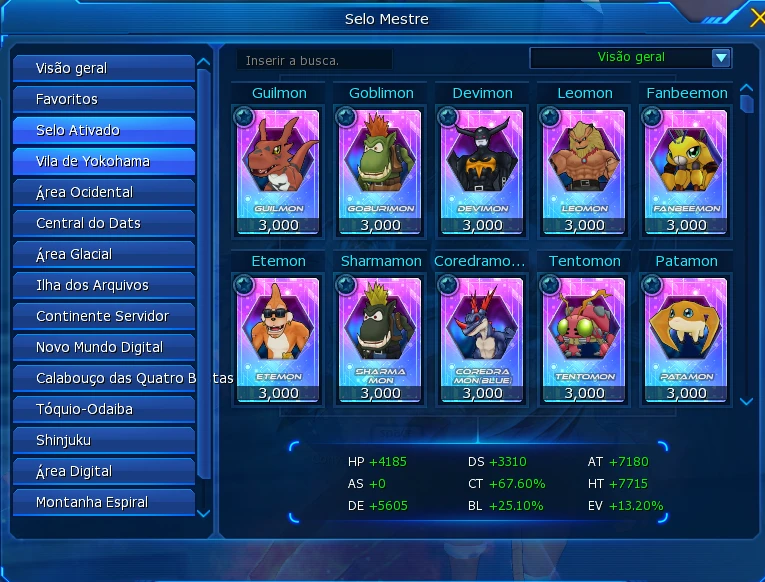Switch to Selo Ativado list
Screen dimensions: 765x582
tap(103, 130)
